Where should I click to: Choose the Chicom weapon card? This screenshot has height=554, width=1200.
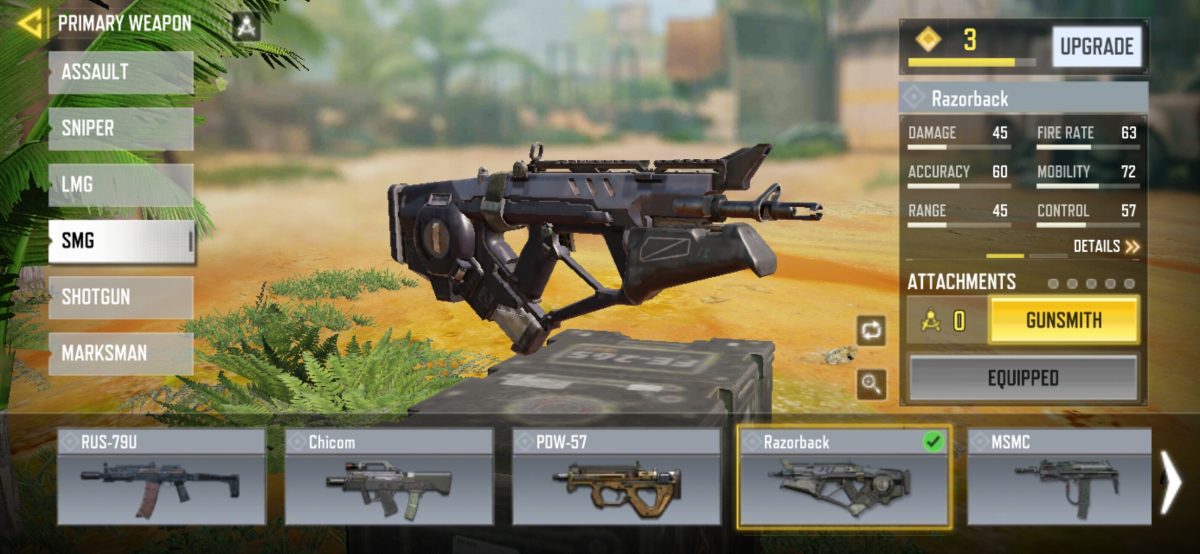pyautogui.click(x=389, y=477)
